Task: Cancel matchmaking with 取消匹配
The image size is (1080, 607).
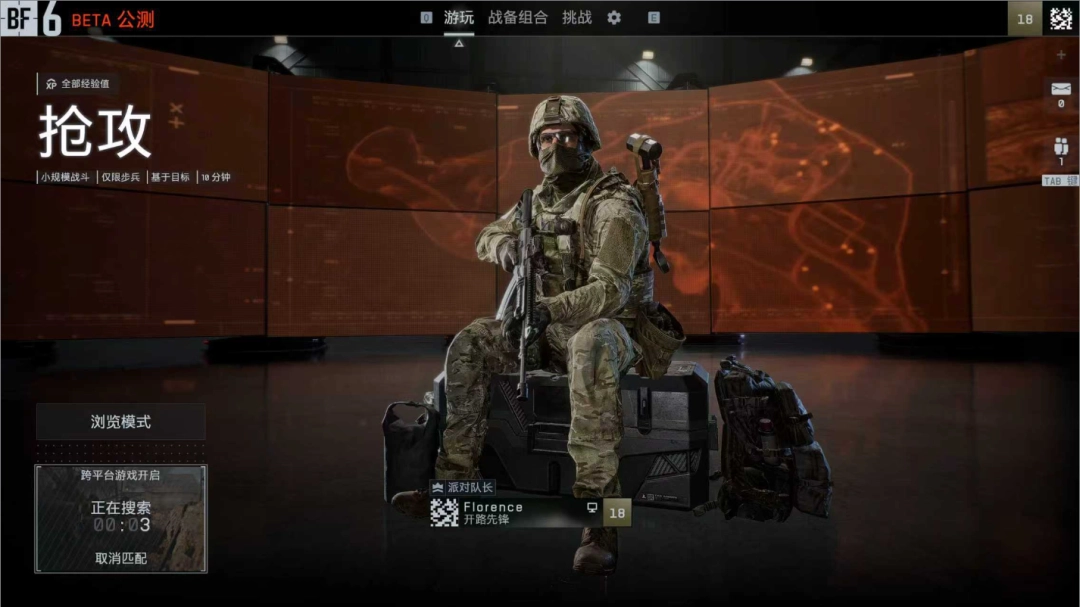Action: coord(121,558)
